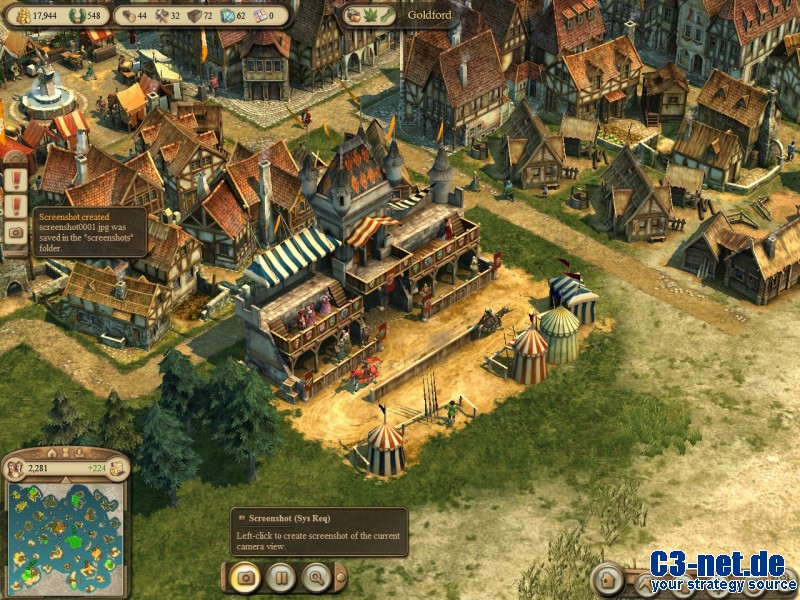This screenshot has width=800, height=600.
Task: Click the population faces icon above minimap
Action: 16,467
